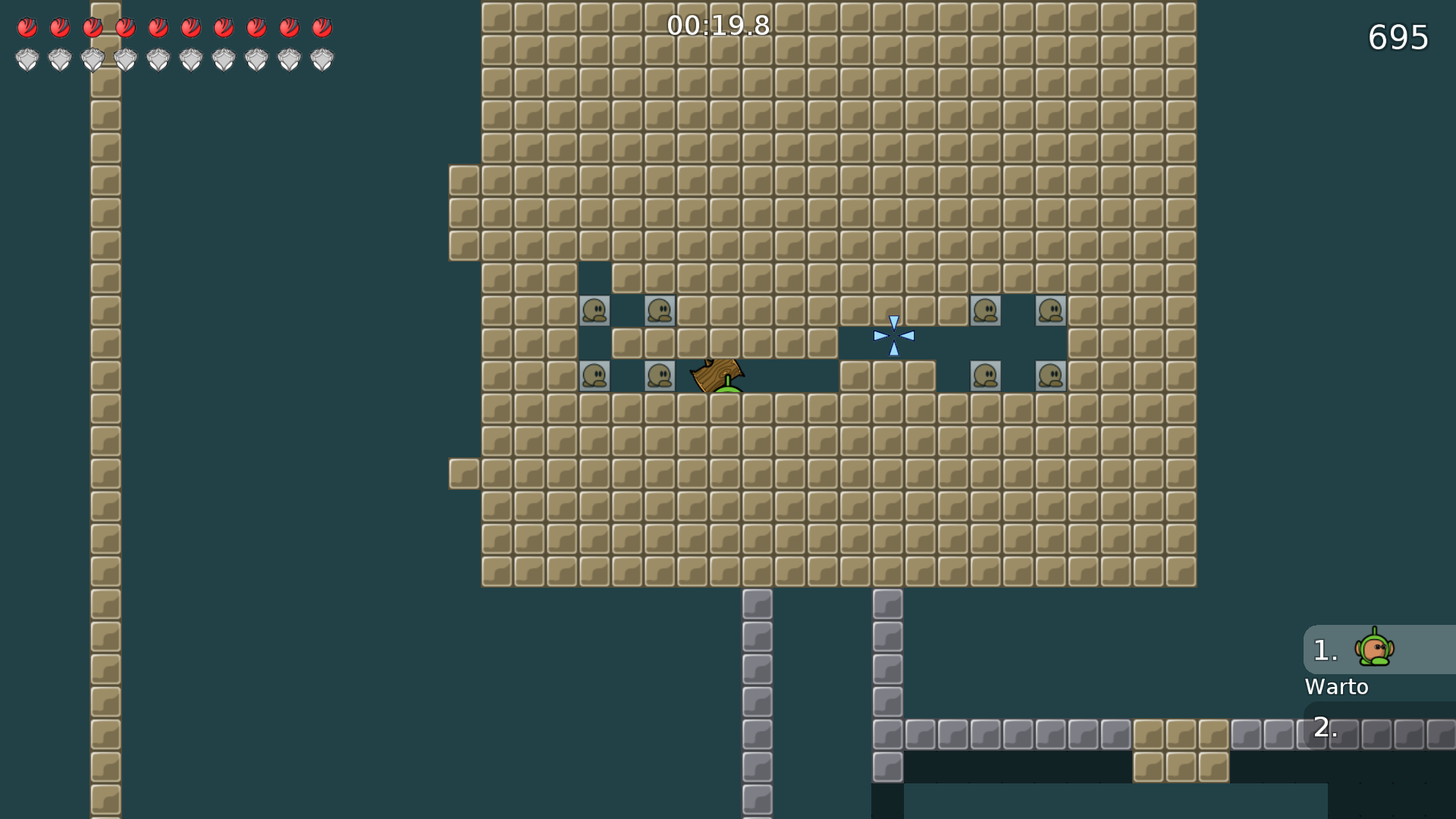Click the gnome face tile left of the log
Screen dimensions: 1456x819
click(660, 375)
